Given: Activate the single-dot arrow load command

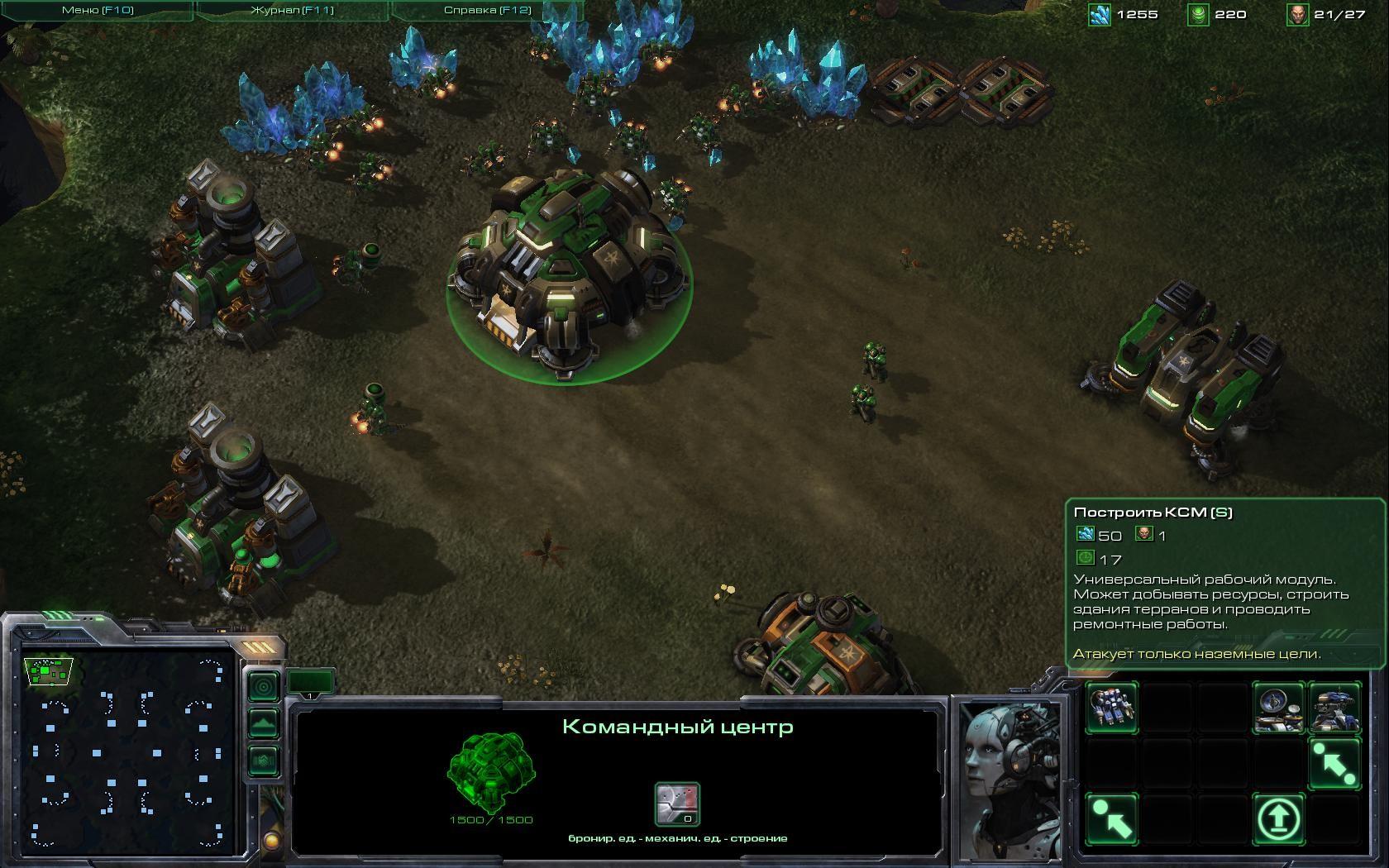Looking at the screenshot, I should (x=1112, y=818).
